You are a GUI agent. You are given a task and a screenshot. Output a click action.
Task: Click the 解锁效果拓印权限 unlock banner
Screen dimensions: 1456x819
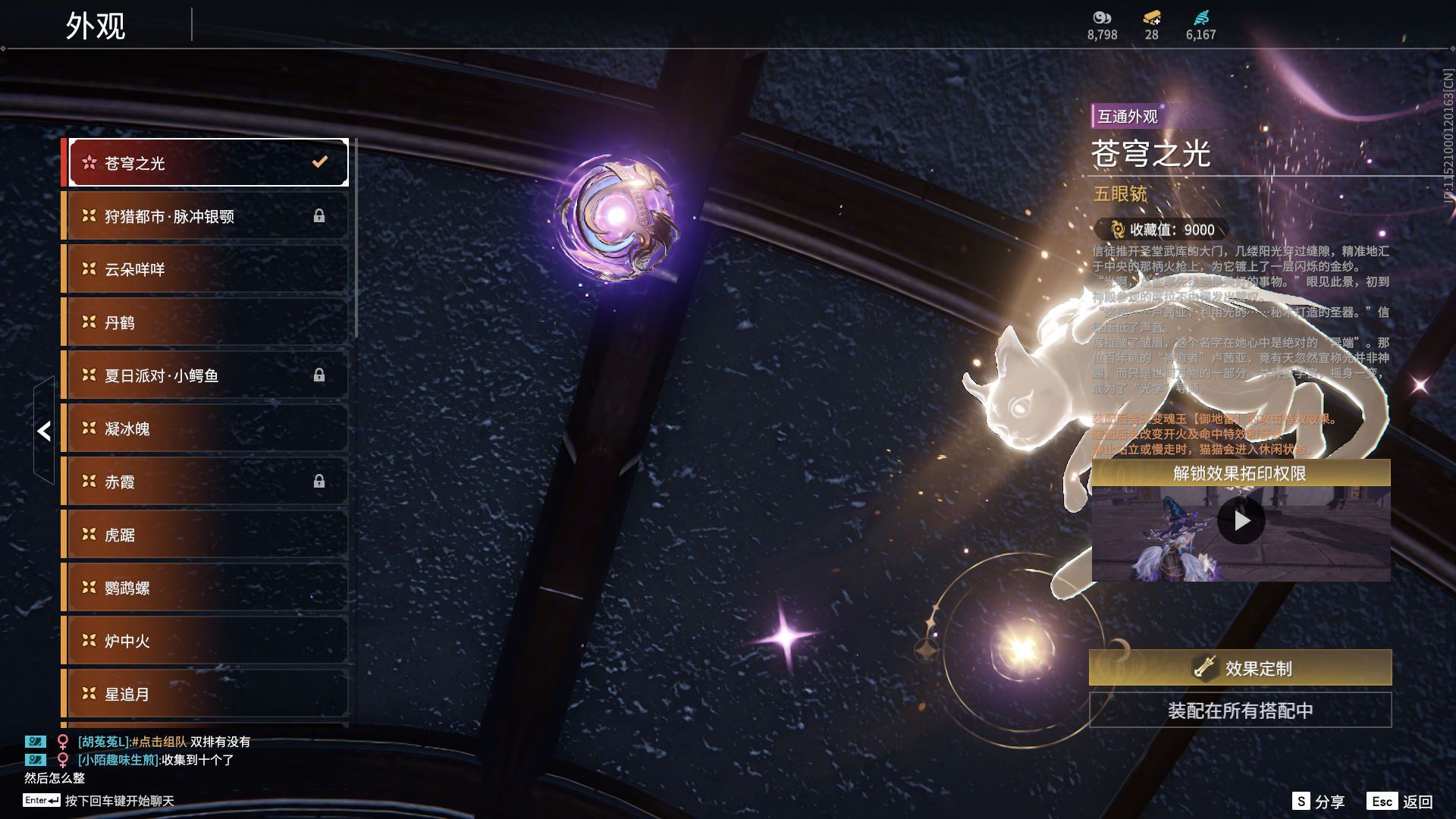point(1240,474)
